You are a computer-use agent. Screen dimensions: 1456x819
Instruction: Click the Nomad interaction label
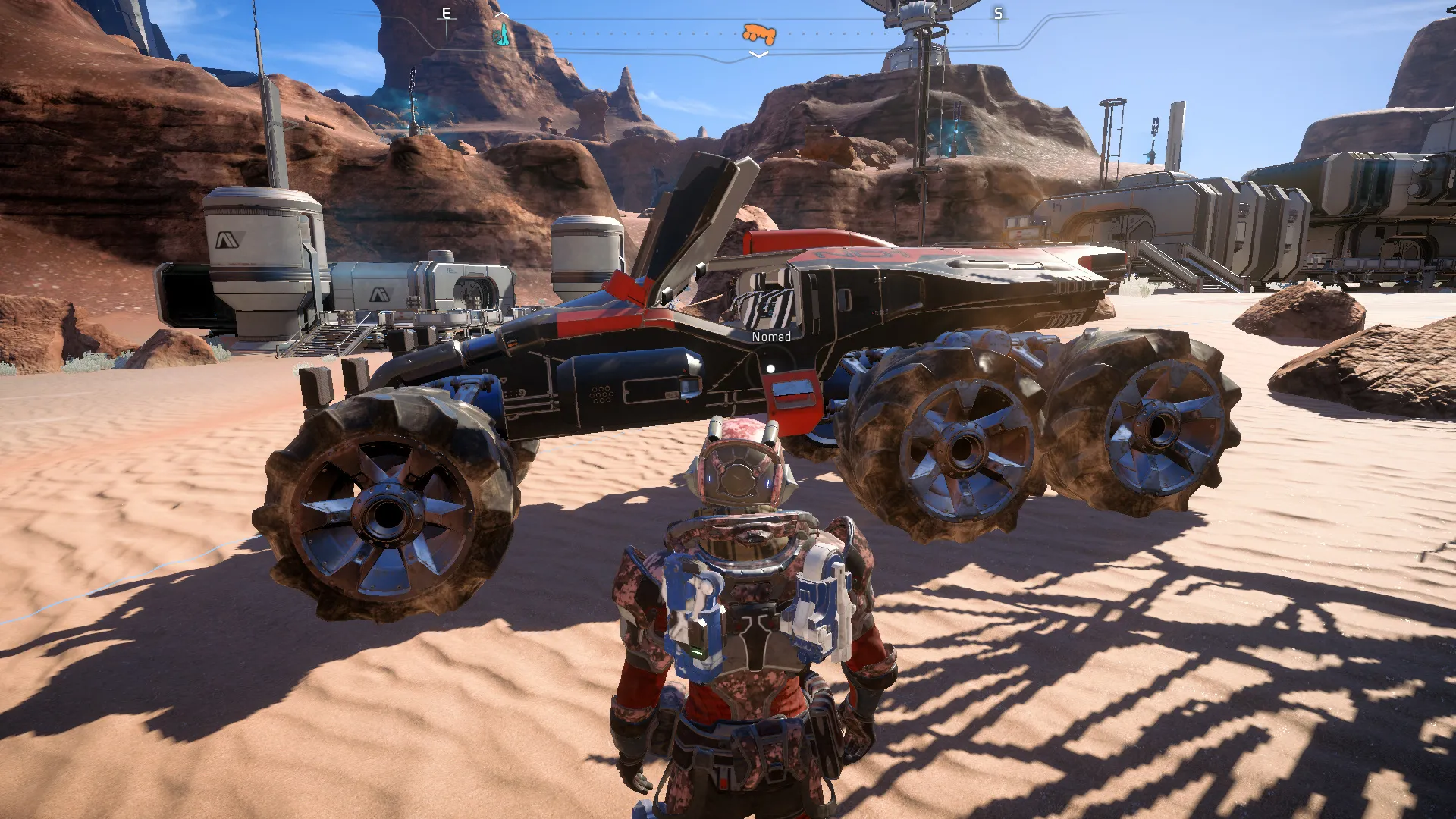770,337
